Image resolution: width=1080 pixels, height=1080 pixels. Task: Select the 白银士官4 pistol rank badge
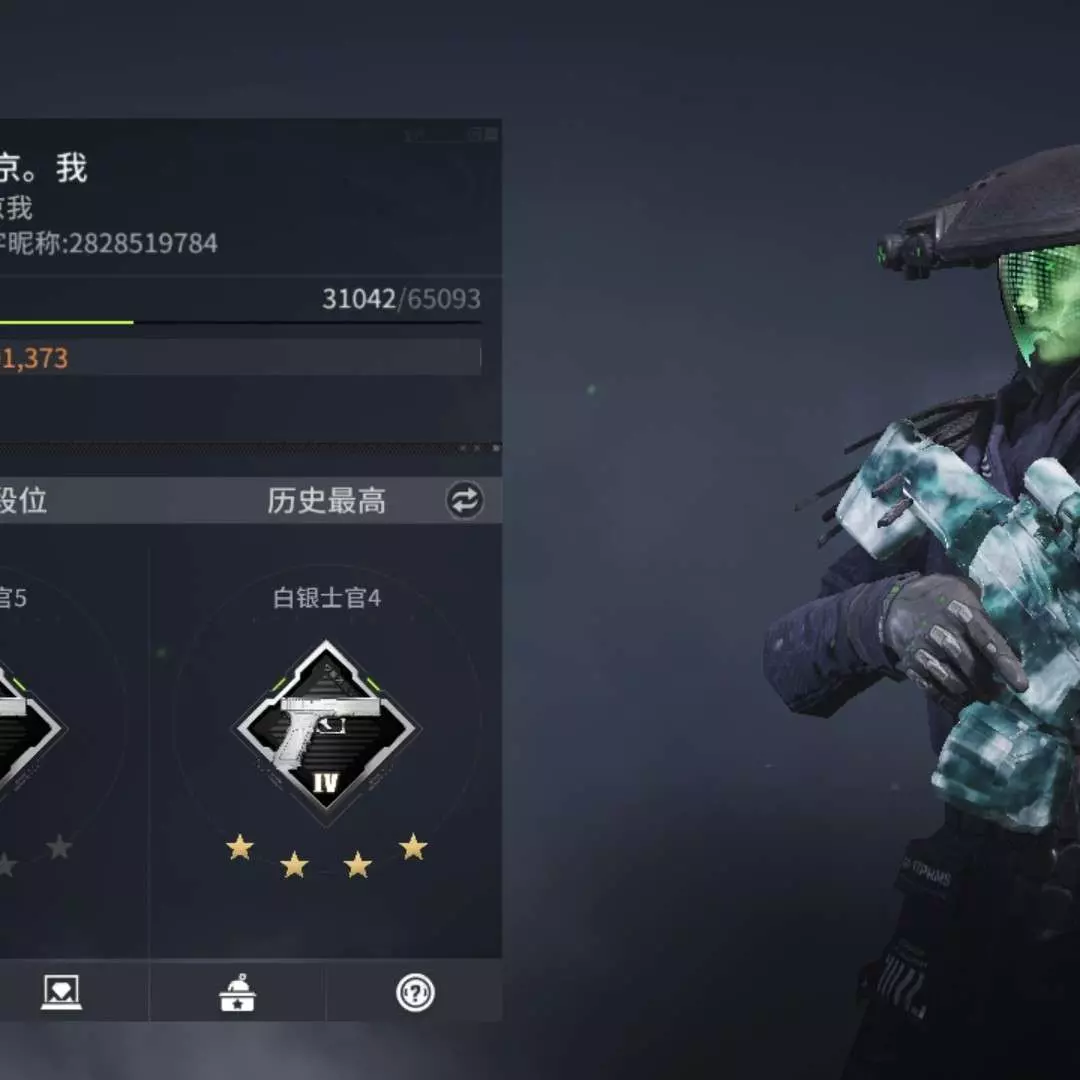[326, 731]
